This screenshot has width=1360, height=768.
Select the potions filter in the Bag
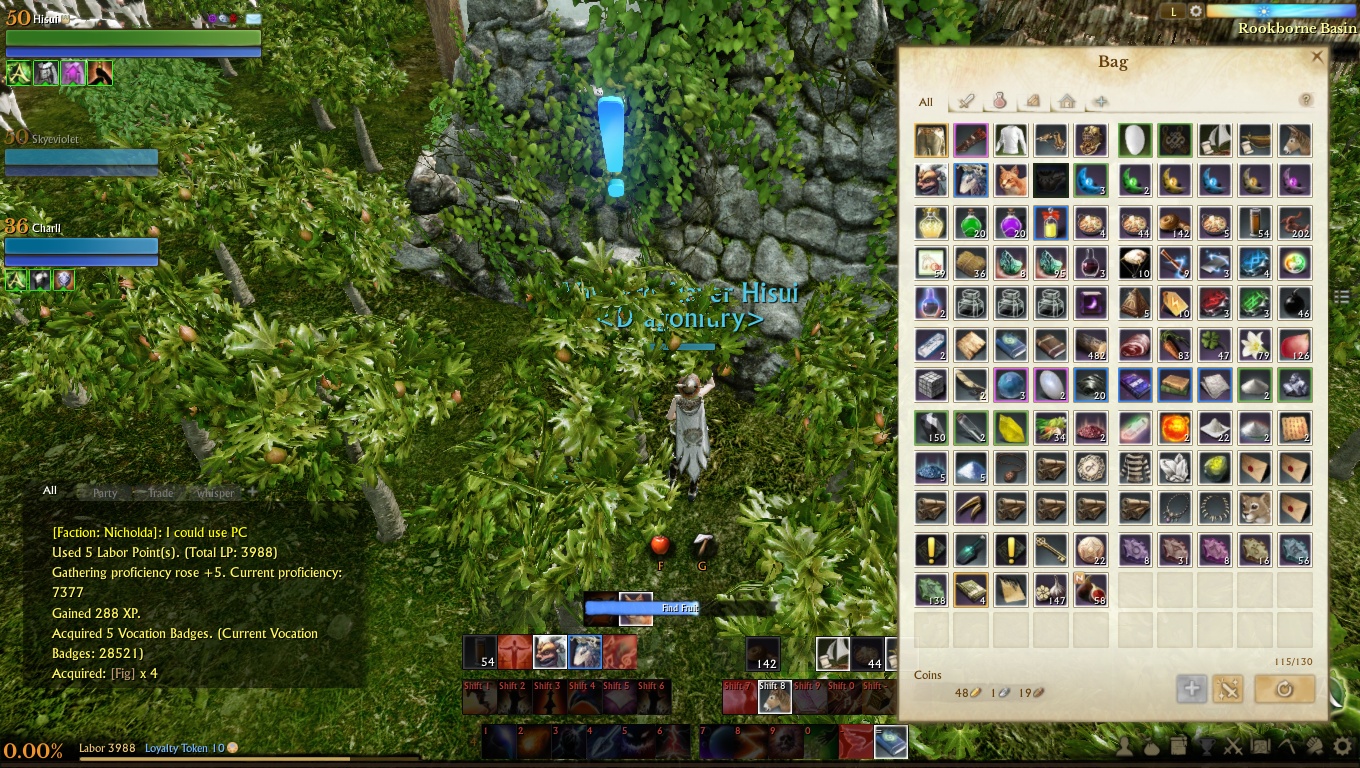1000,102
